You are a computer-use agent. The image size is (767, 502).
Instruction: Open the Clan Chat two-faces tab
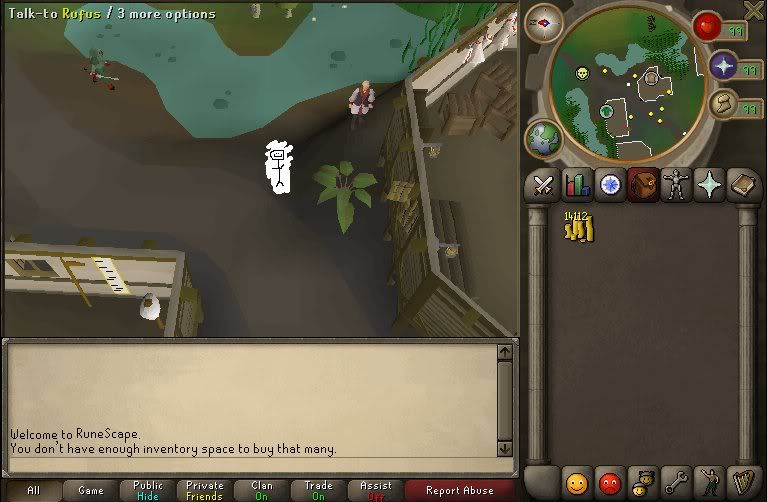pos(643,482)
